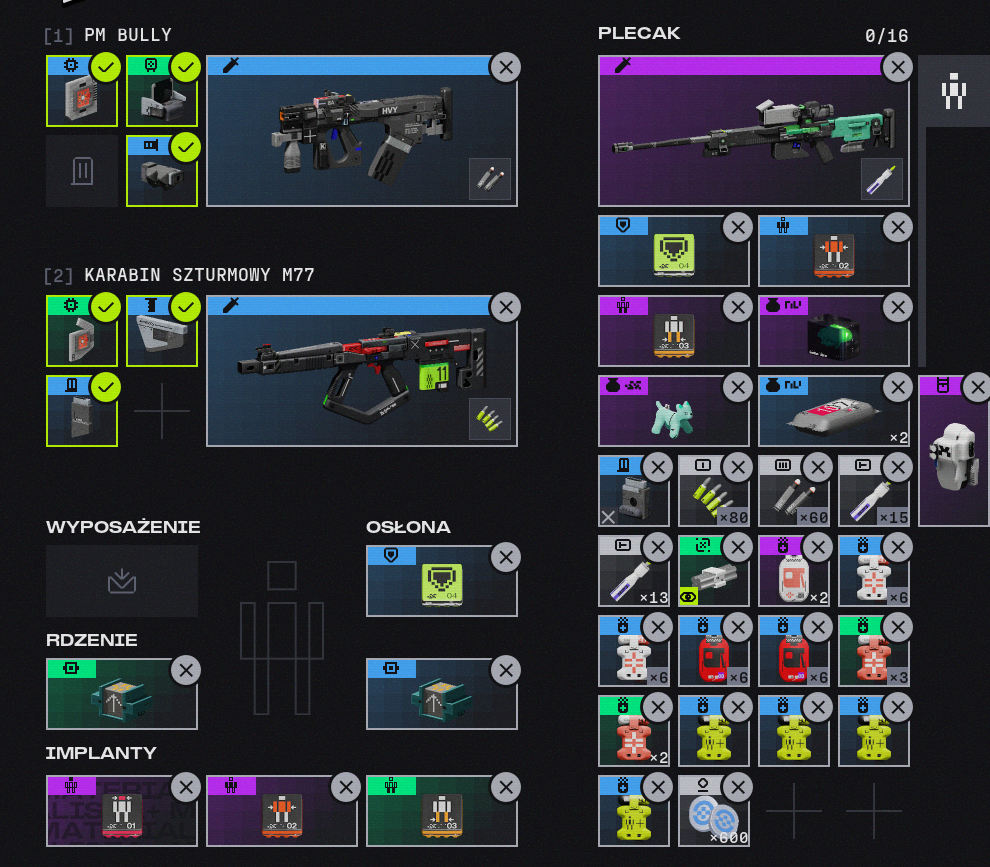Choose the ammo stack of 60
The height and width of the screenshot is (867, 990).
point(793,492)
